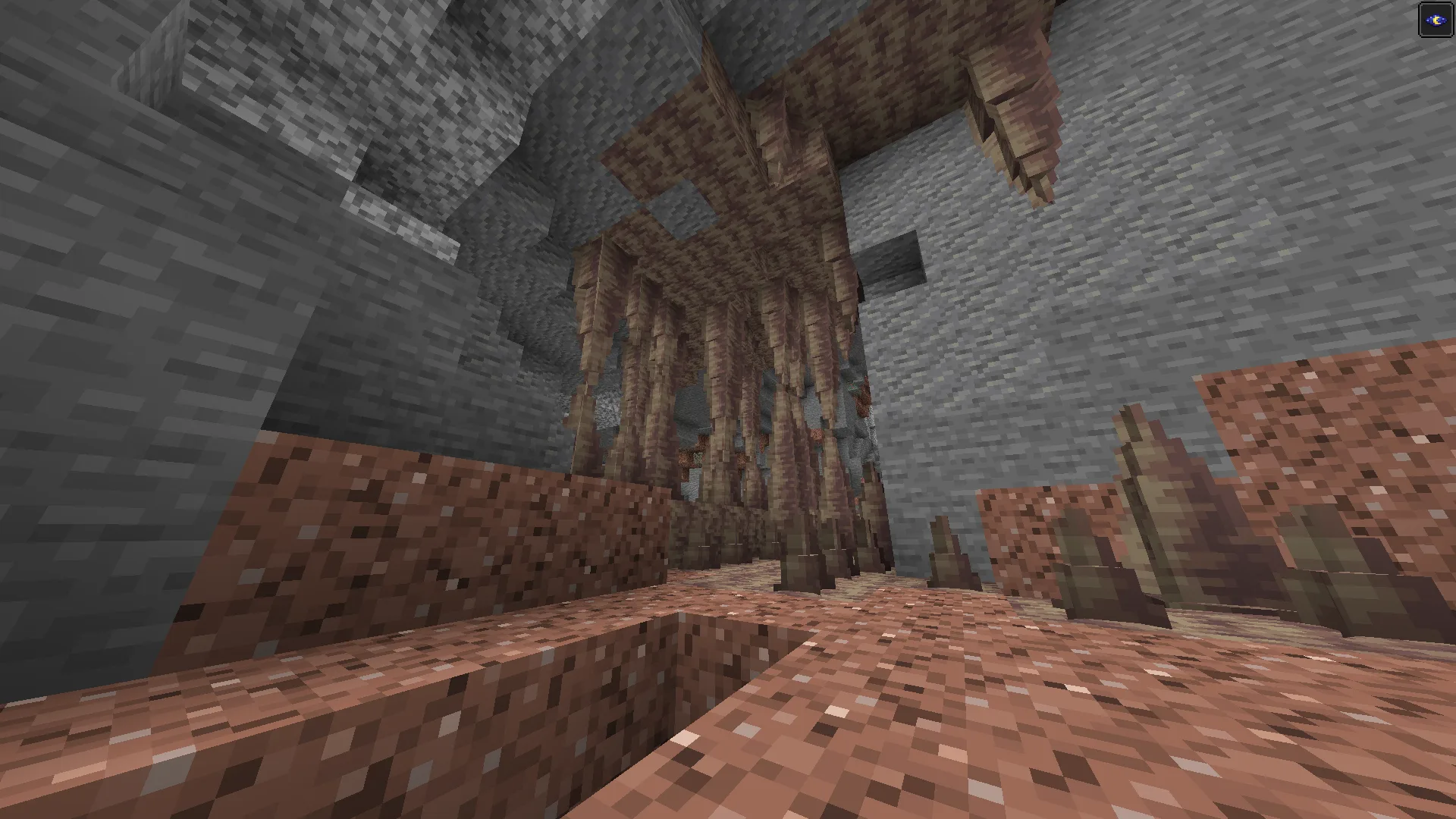The height and width of the screenshot is (819, 1456).
Task: Click the Night Vision status effect icon
Action: coord(1436,20)
